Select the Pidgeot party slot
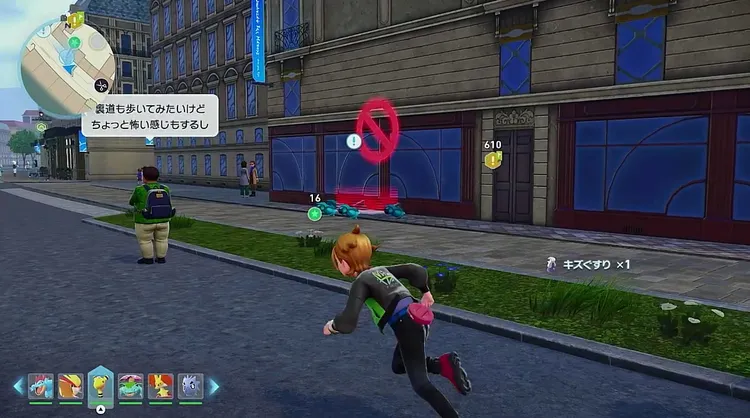Viewport: 750px width, 418px height. [x=70, y=385]
